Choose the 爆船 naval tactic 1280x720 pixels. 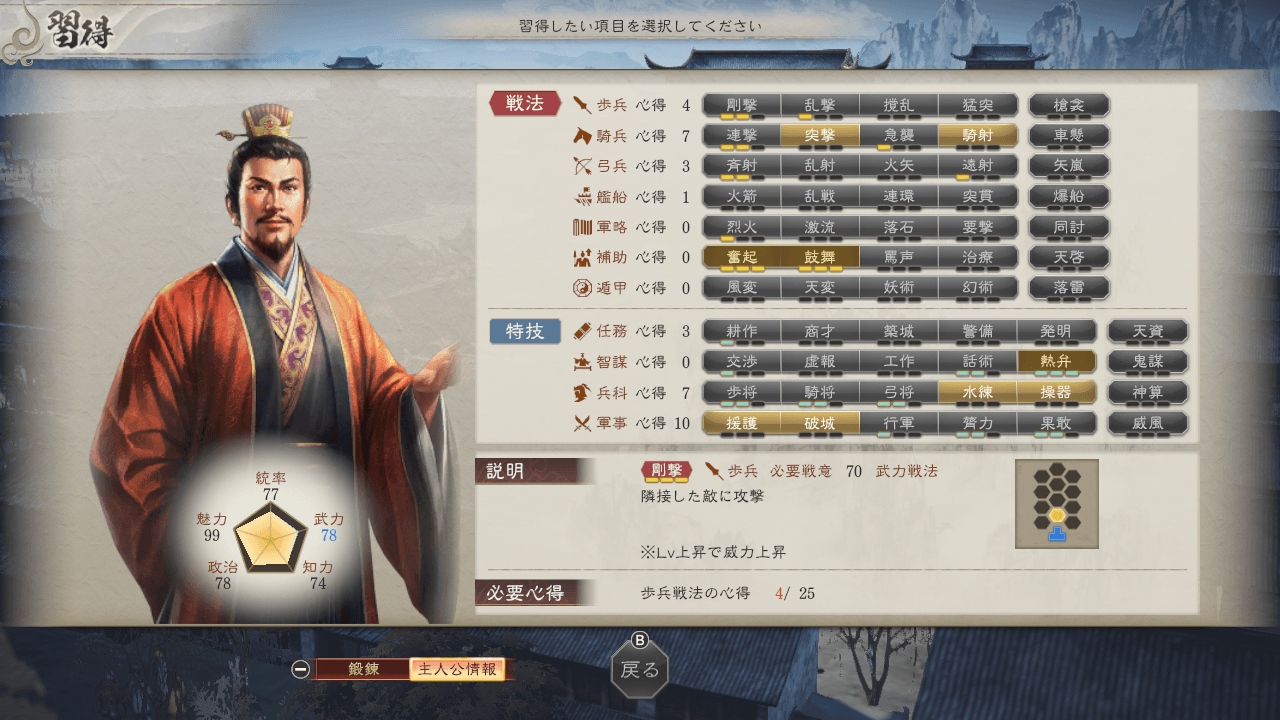point(1068,196)
